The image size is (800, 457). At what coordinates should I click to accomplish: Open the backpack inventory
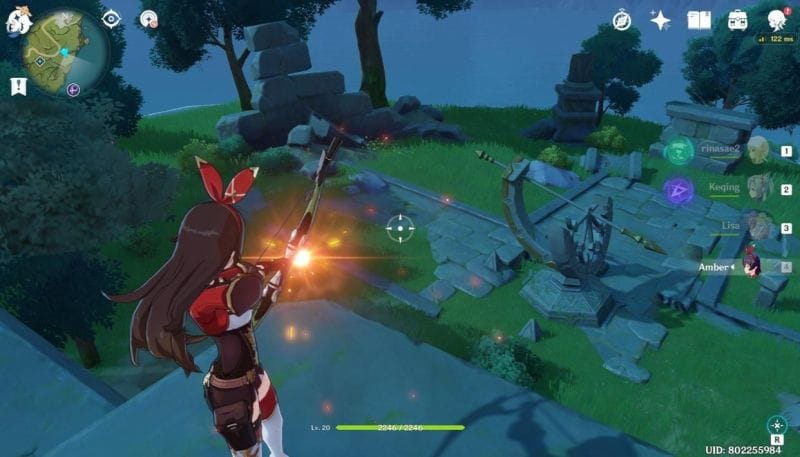737,20
